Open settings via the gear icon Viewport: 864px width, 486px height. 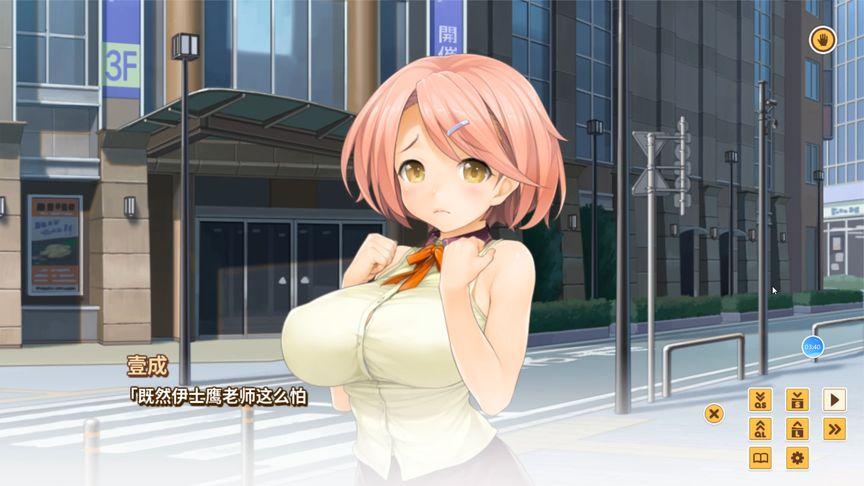click(797, 458)
